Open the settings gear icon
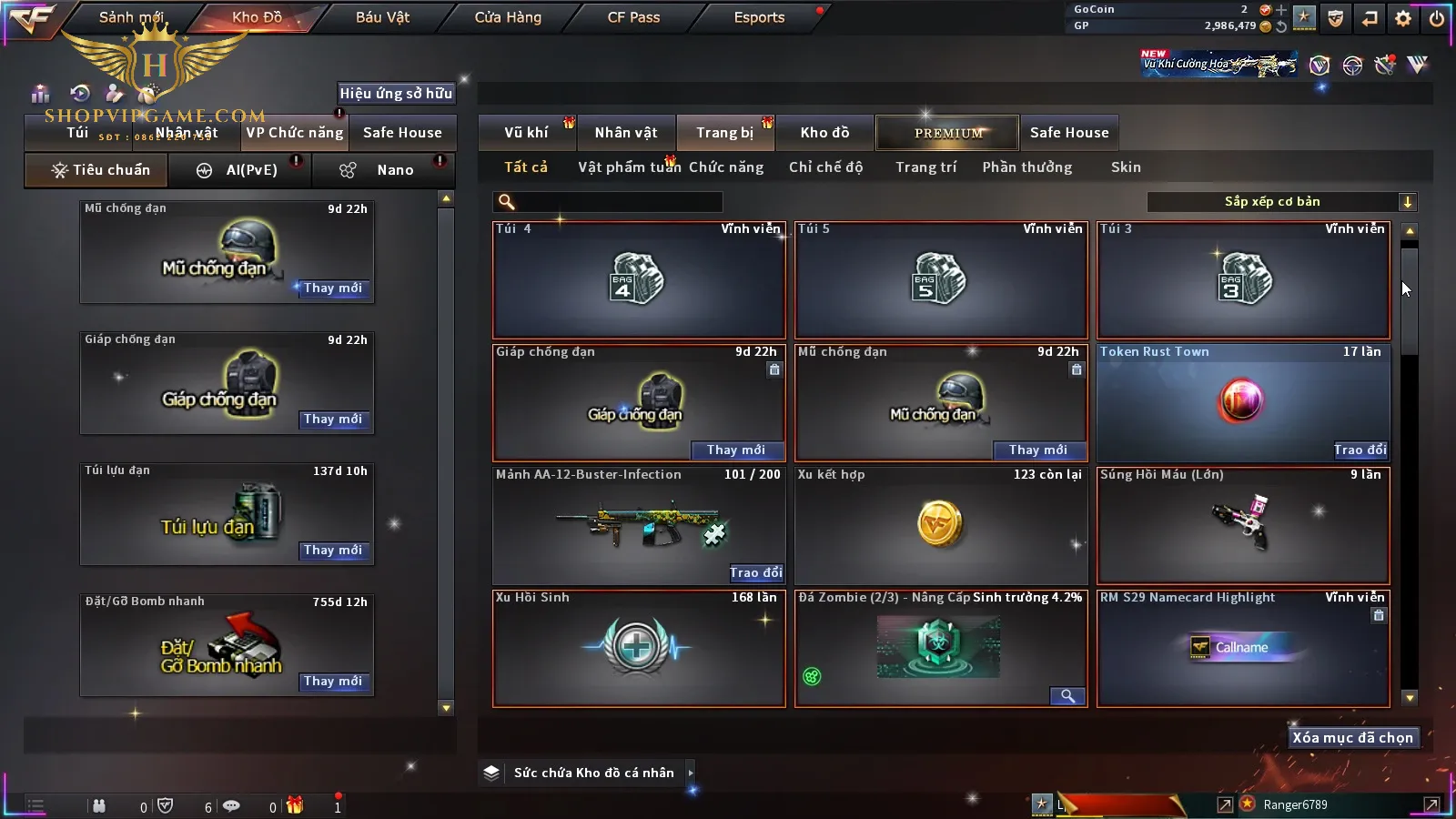 [1403, 18]
